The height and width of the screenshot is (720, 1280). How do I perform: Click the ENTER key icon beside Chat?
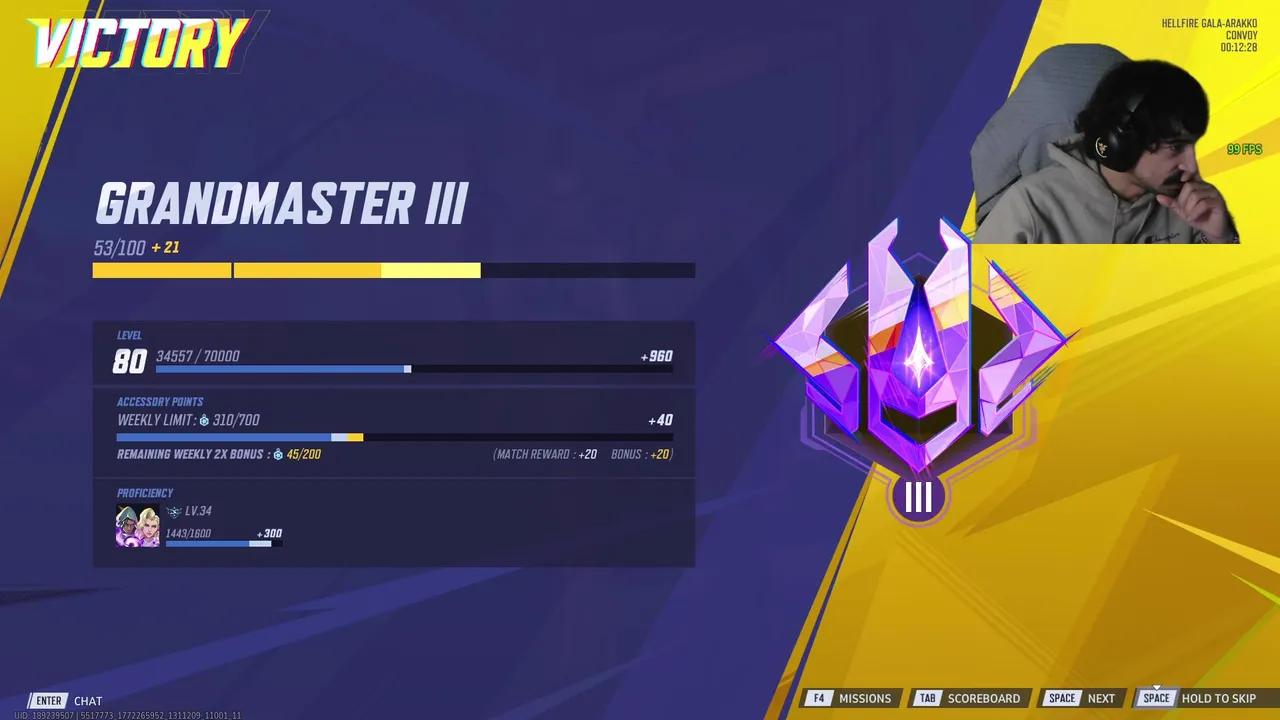coord(47,700)
